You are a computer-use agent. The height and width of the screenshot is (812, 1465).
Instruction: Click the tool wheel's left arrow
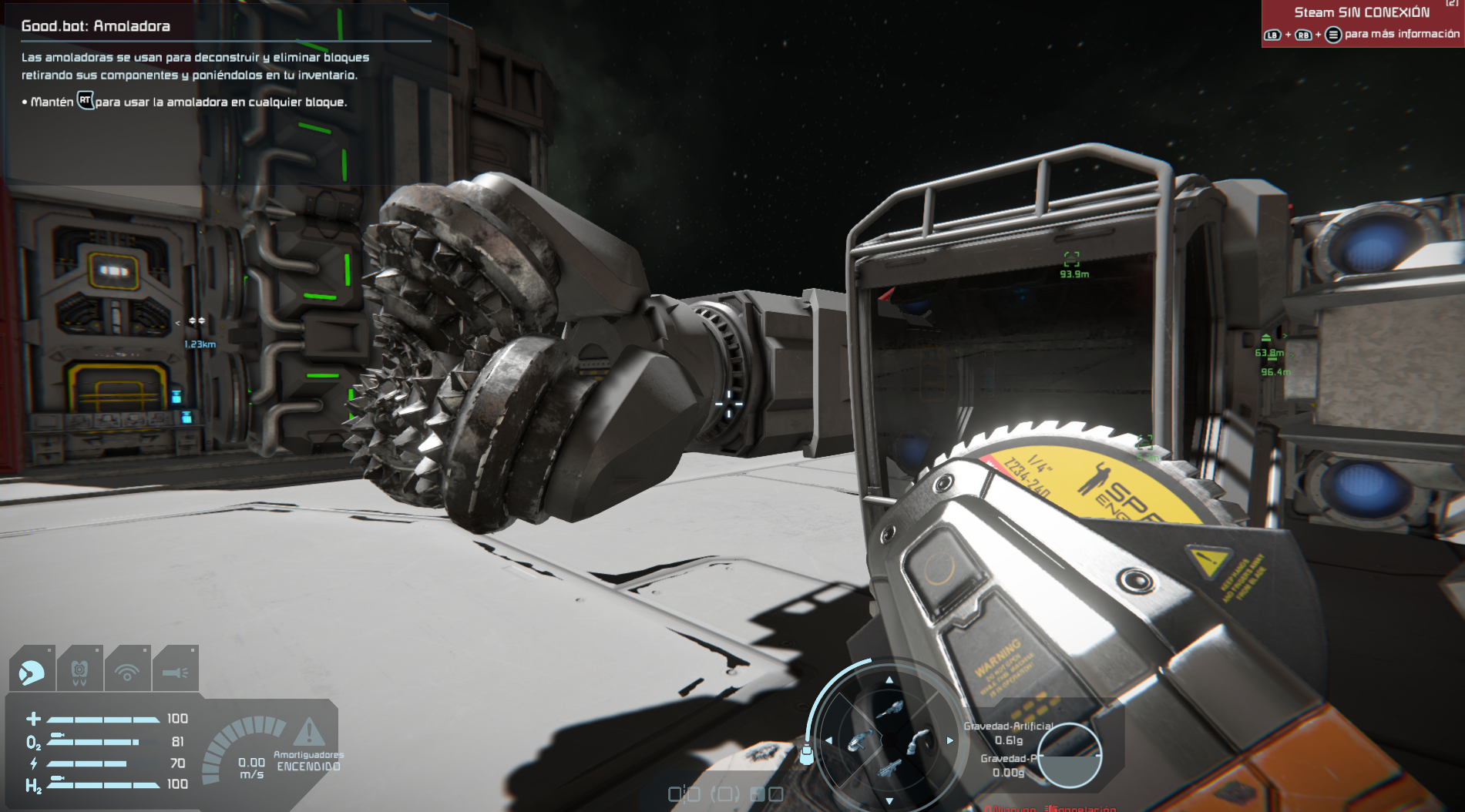point(828,740)
